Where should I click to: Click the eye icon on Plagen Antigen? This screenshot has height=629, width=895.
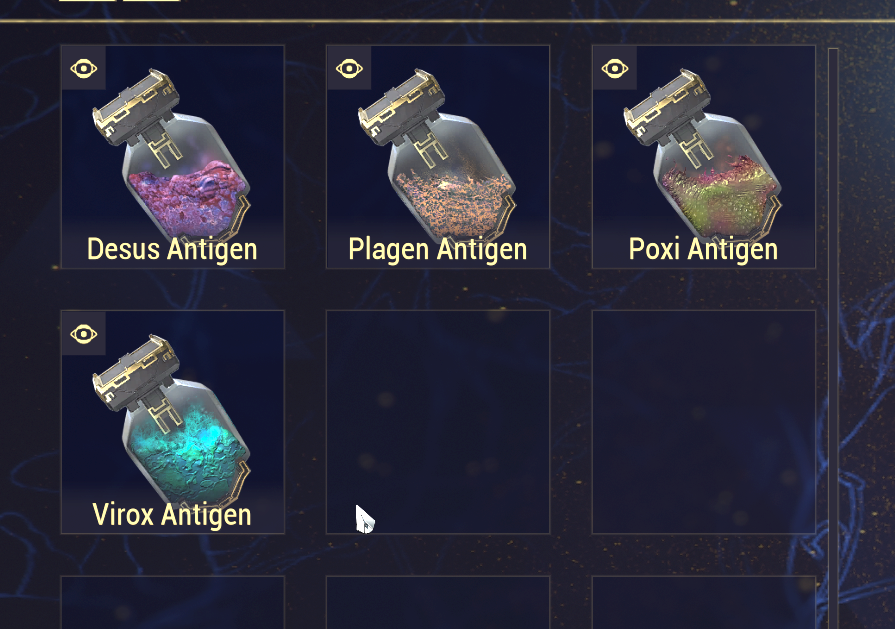[349, 68]
